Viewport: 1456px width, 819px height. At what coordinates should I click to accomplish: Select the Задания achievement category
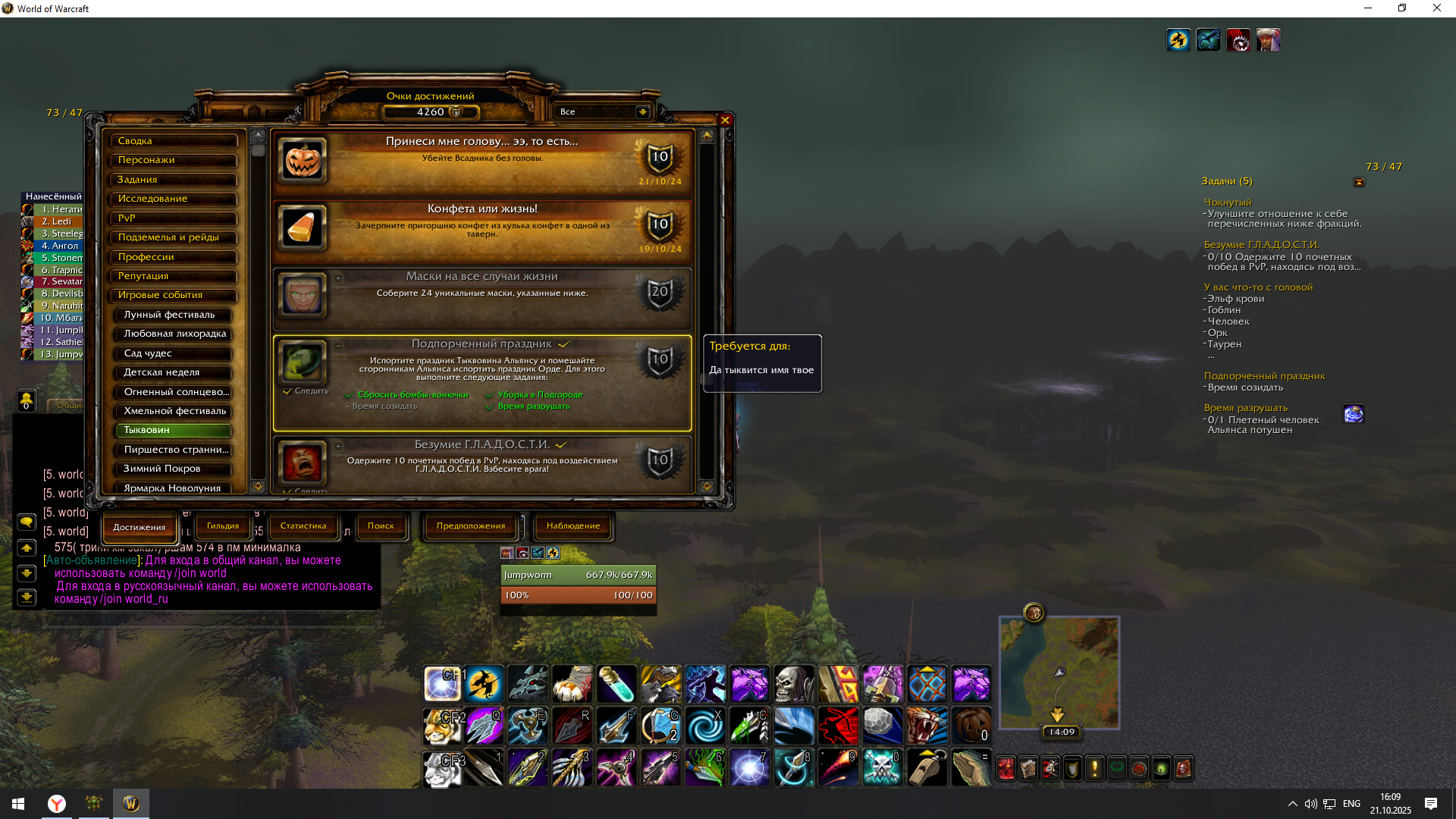point(174,180)
